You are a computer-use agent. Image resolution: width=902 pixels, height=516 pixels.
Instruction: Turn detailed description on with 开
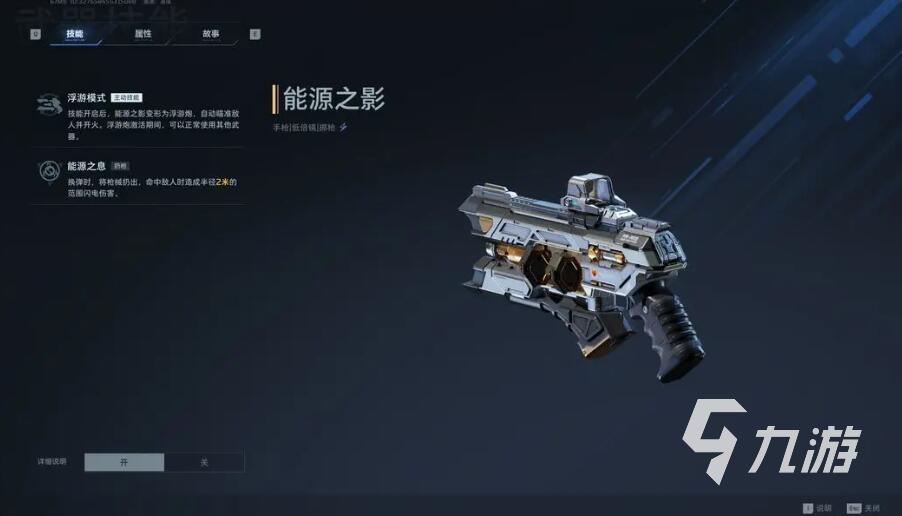[124, 462]
